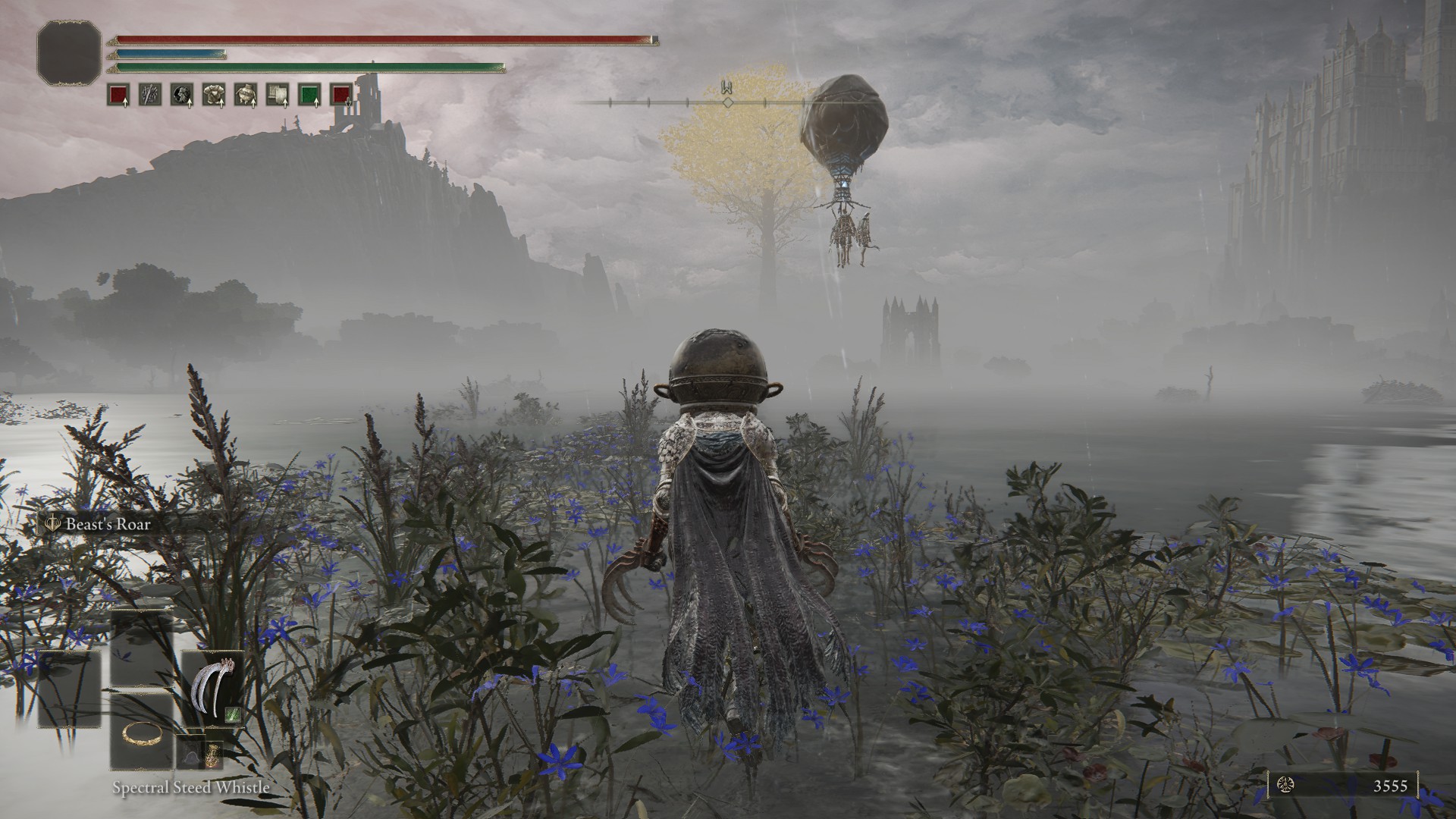Select the gold necklace talisman icon
This screenshot has width=1456, height=819.
143,735
